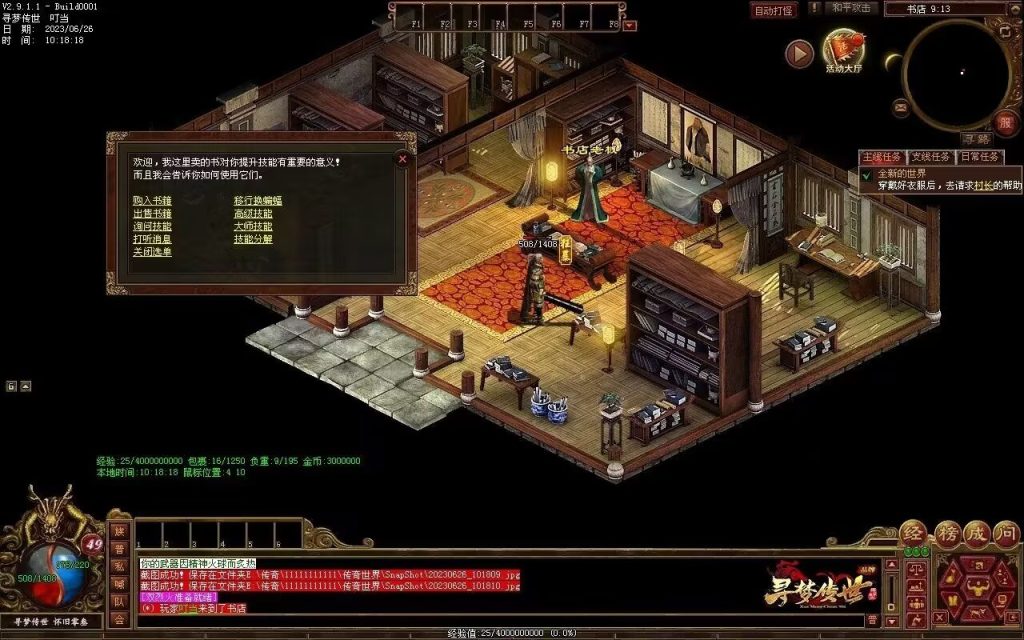Switch to the 支线任务 side quest tab
Screen dimensions: 1024x640
coord(930,157)
